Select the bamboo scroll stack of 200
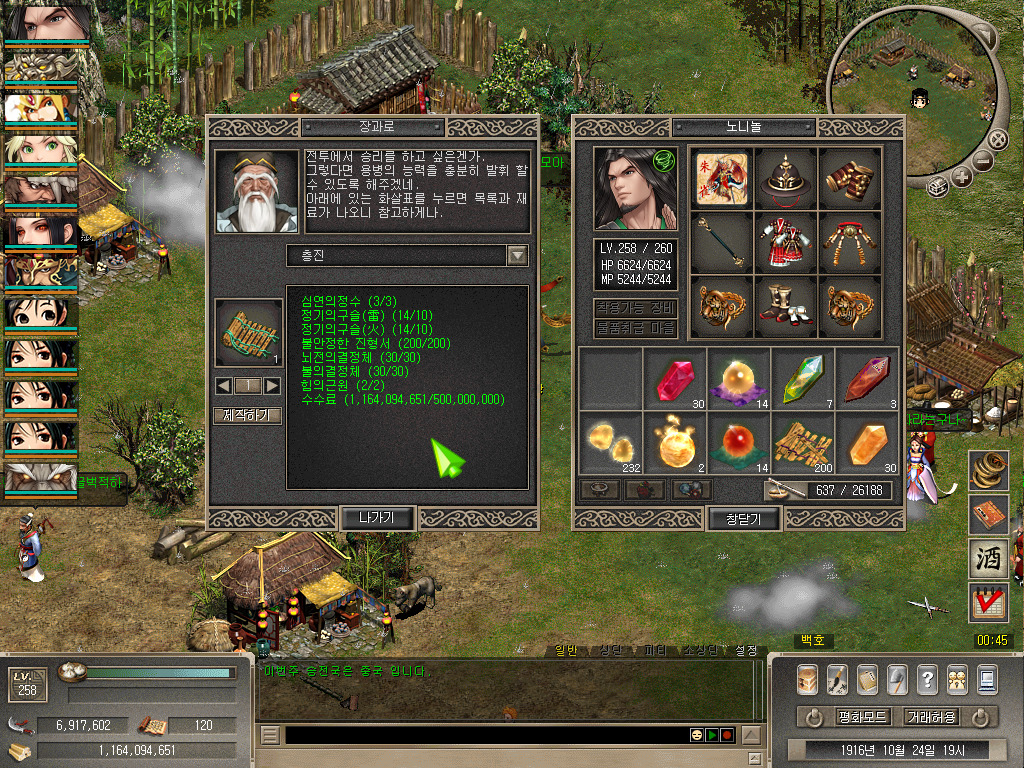The width and height of the screenshot is (1024, 768). point(802,441)
